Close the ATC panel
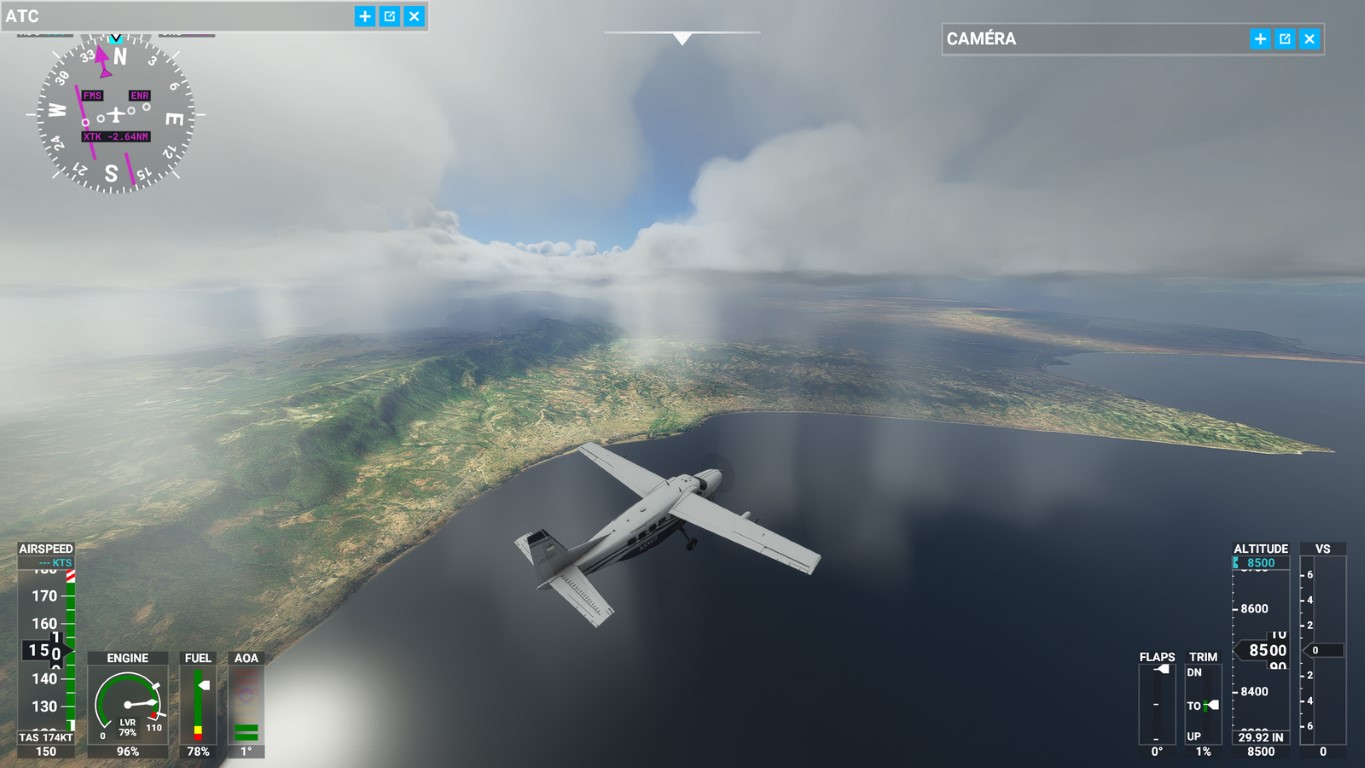 point(414,16)
